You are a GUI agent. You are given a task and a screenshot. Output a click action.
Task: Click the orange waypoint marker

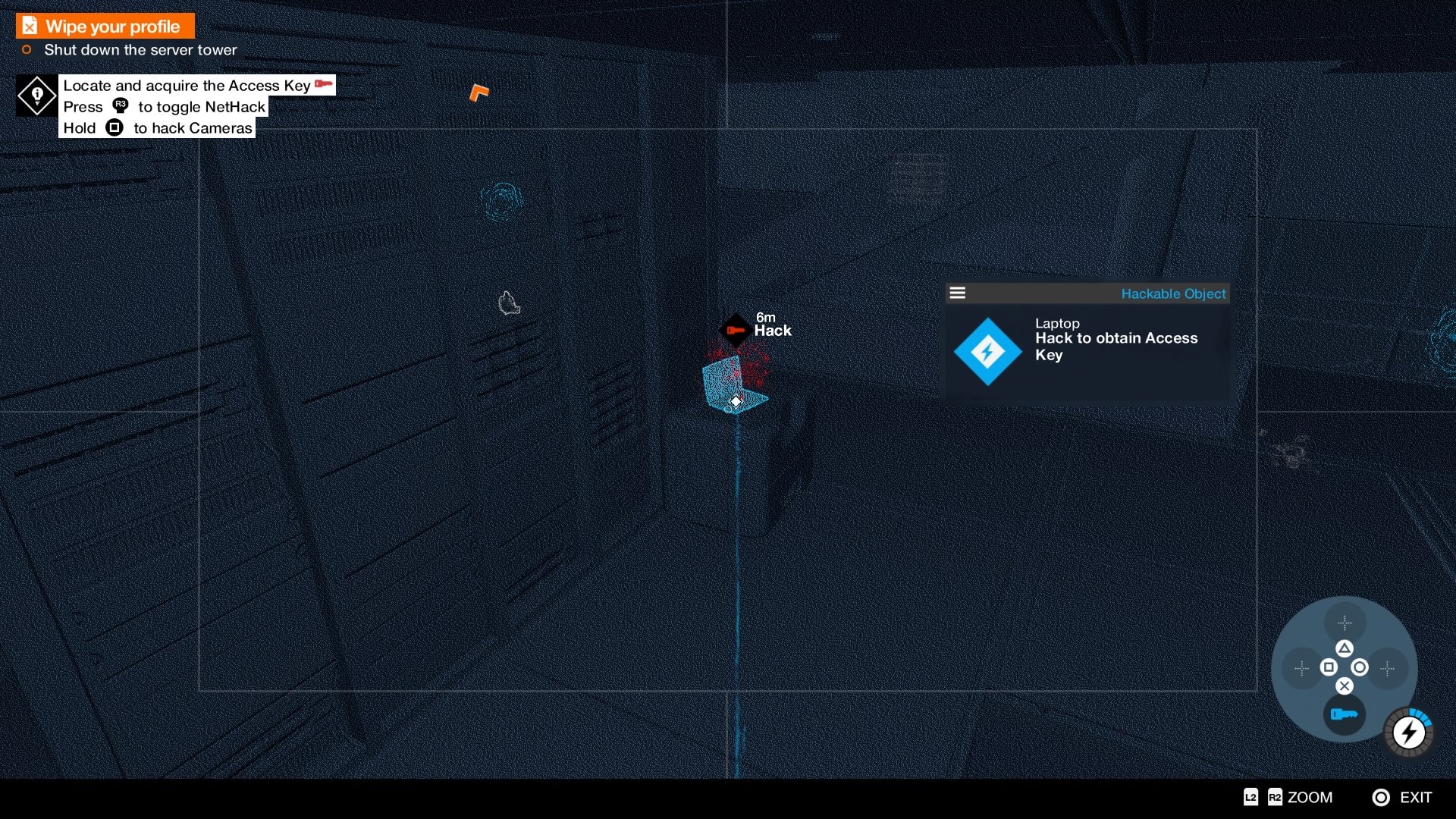479,93
